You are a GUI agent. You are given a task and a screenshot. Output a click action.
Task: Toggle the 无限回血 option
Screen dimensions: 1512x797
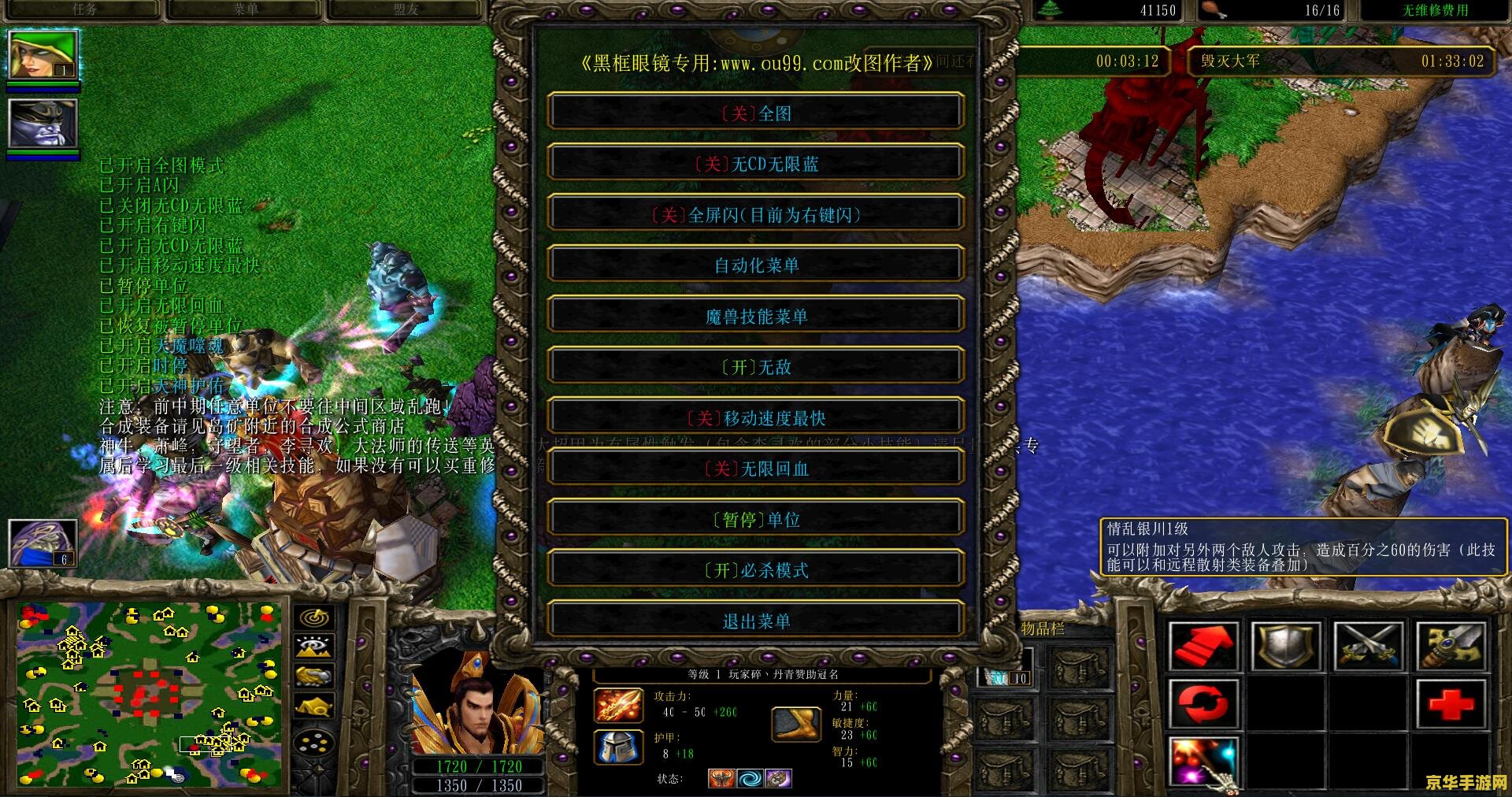(x=756, y=469)
